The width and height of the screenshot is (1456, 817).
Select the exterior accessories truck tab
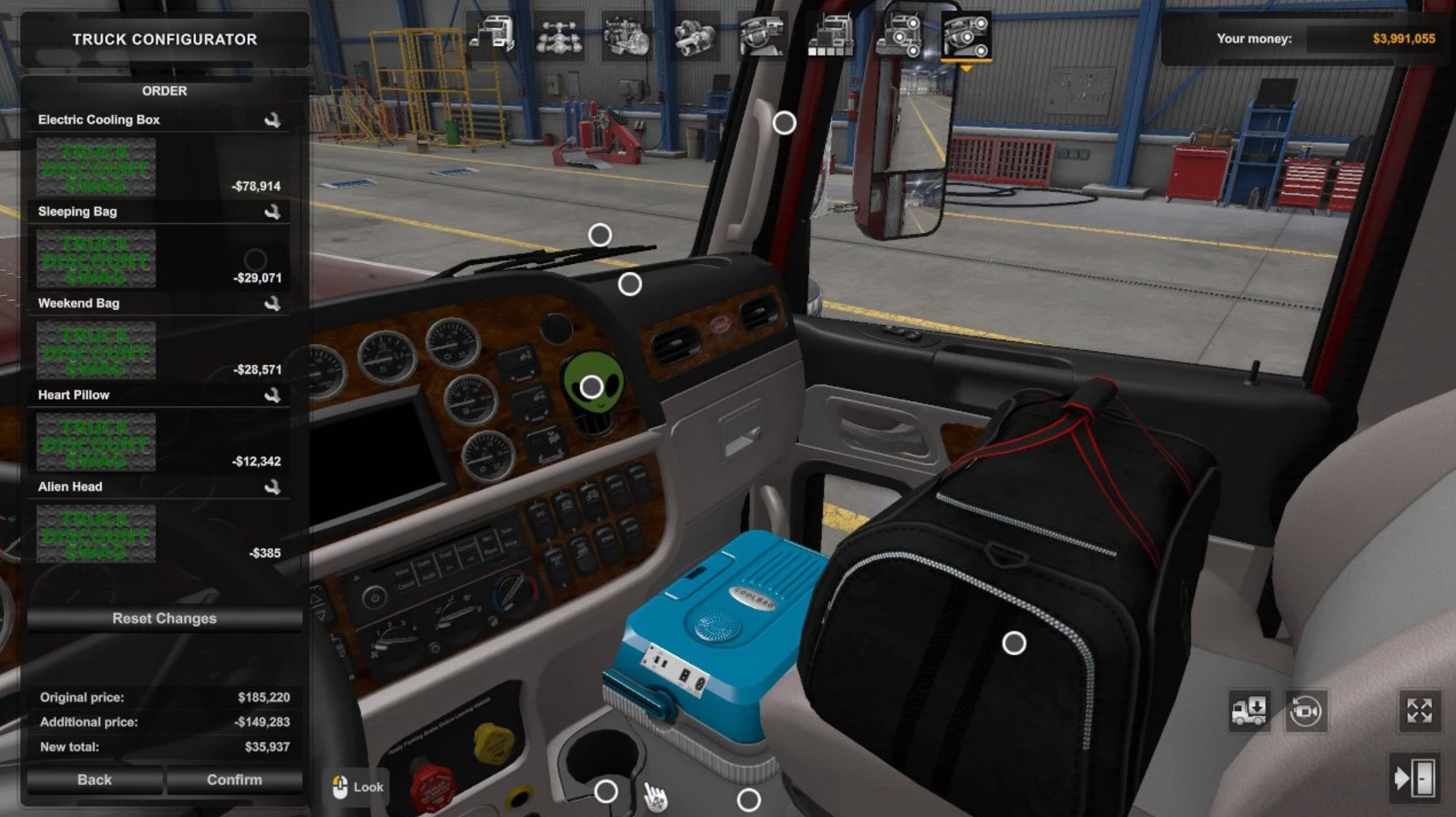tap(898, 37)
